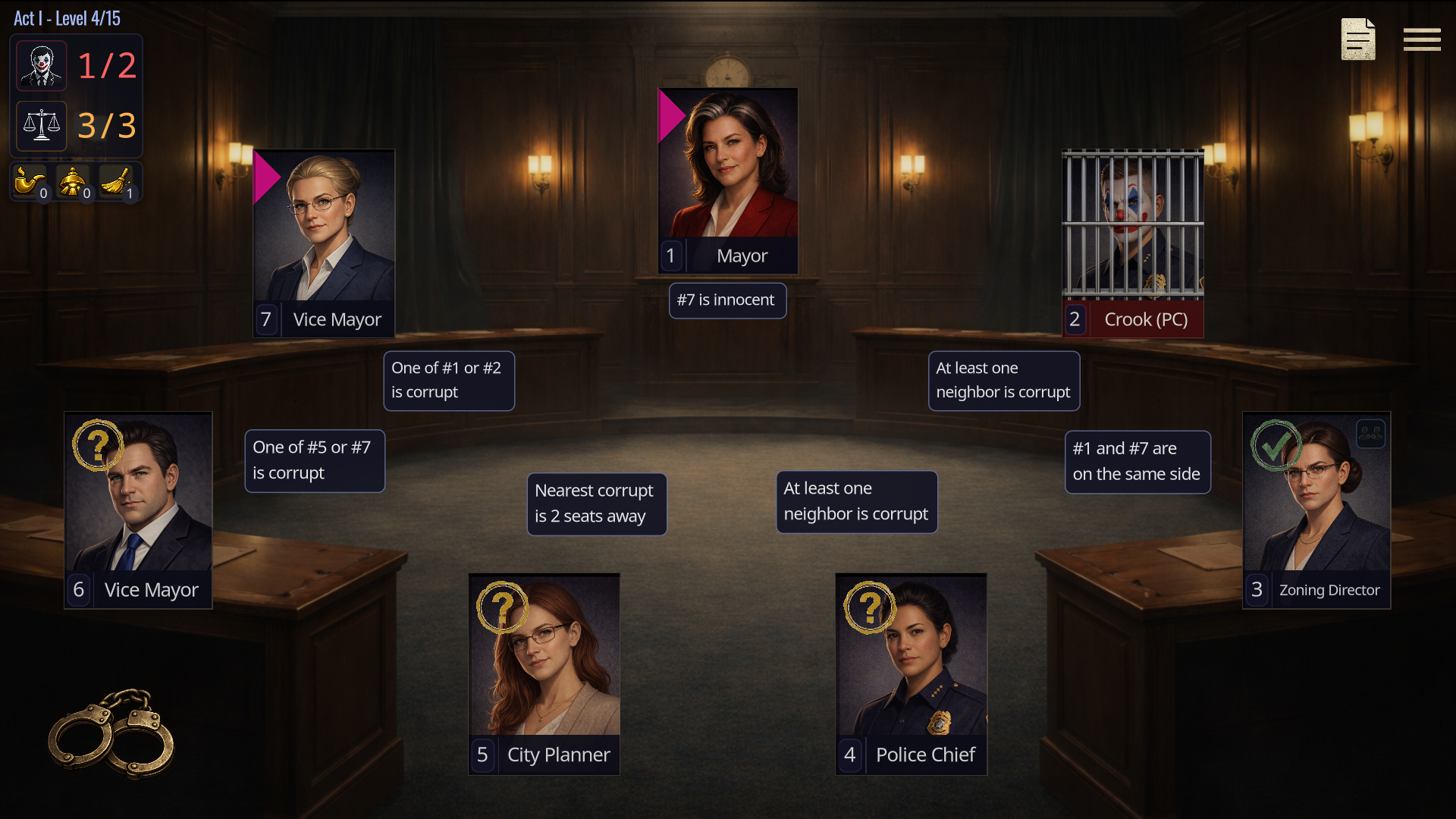
Task: Select the handcuffs arrest tool
Action: [x=111, y=733]
